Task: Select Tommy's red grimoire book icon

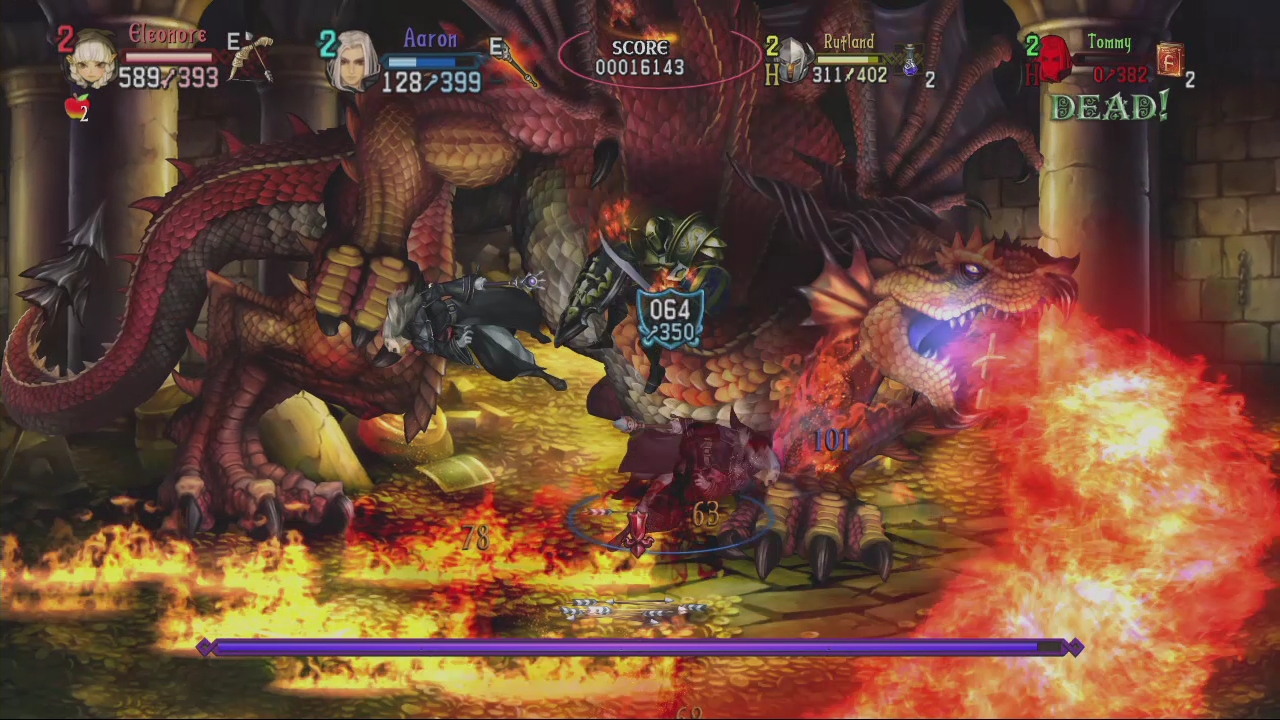Action: (x=1170, y=60)
